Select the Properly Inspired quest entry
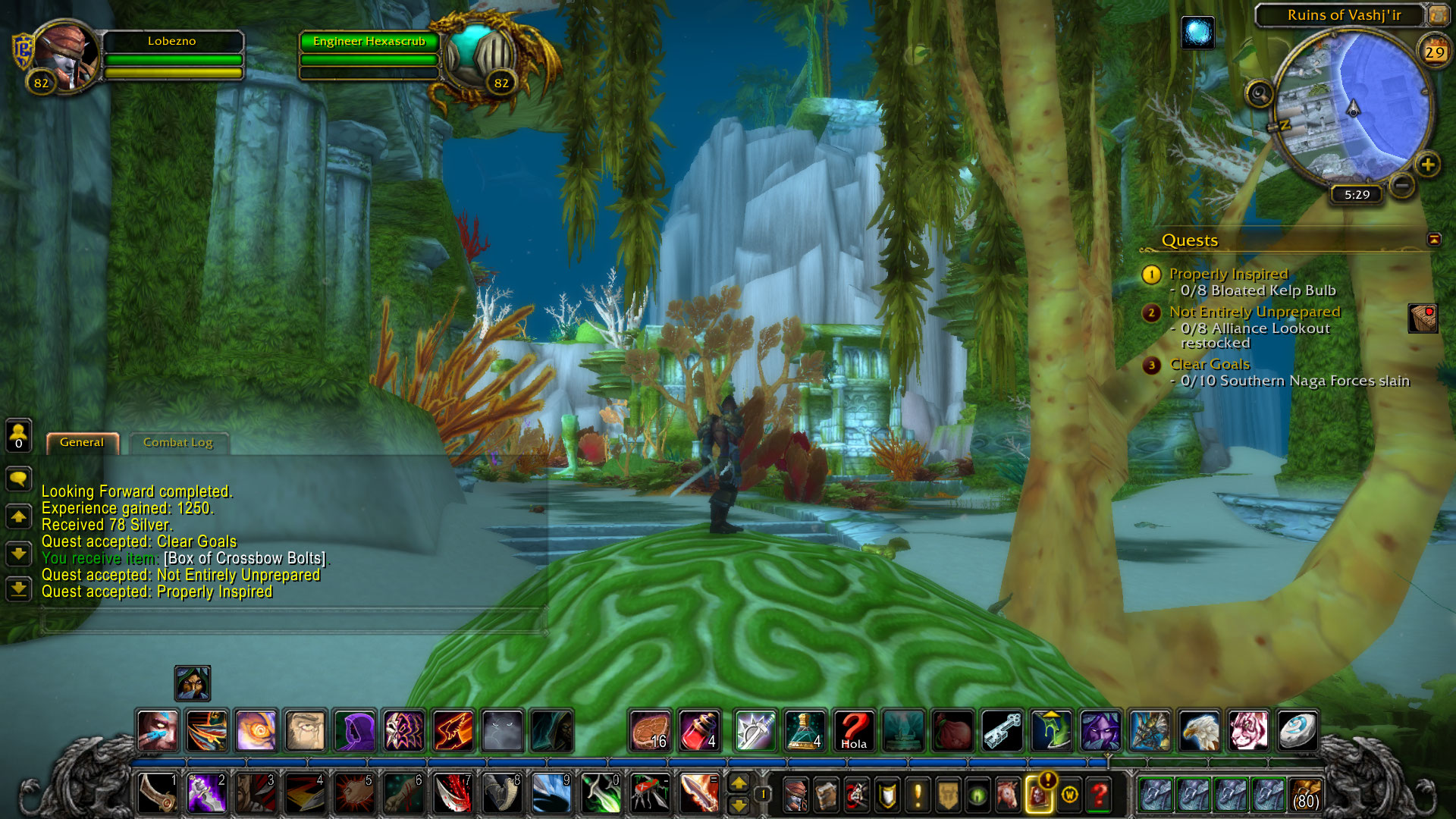 [1228, 274]
